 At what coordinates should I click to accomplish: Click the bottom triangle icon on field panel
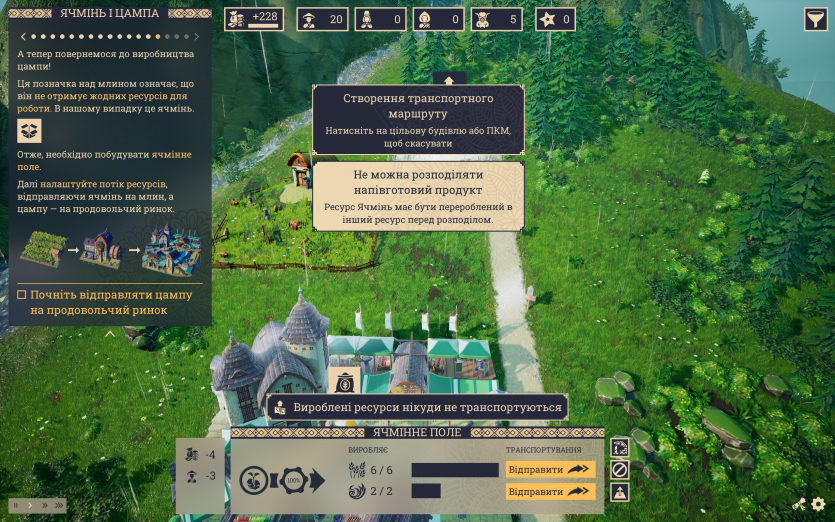620,492
